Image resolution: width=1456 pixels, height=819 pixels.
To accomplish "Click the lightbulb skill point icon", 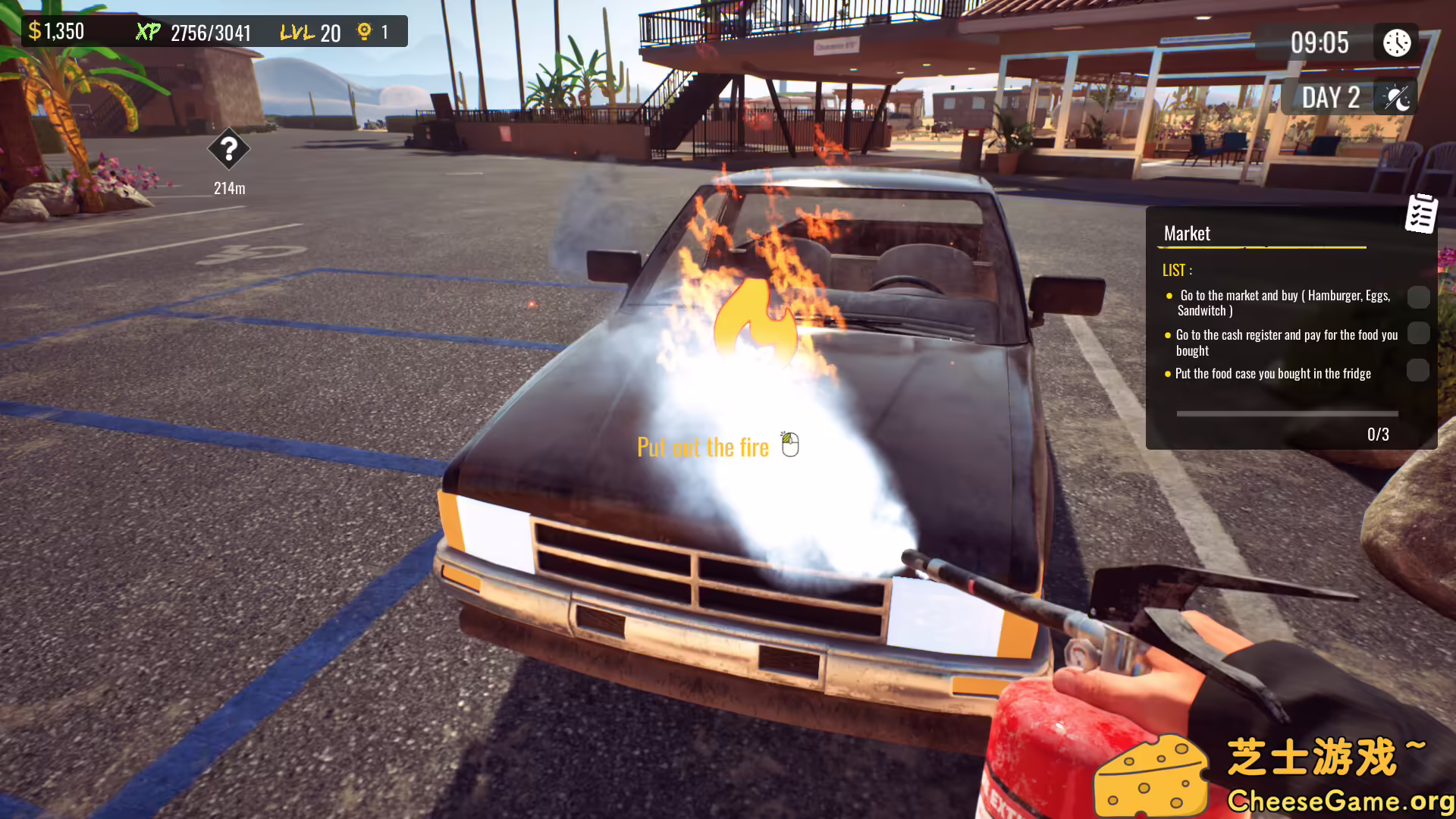I will click(364, 31).
